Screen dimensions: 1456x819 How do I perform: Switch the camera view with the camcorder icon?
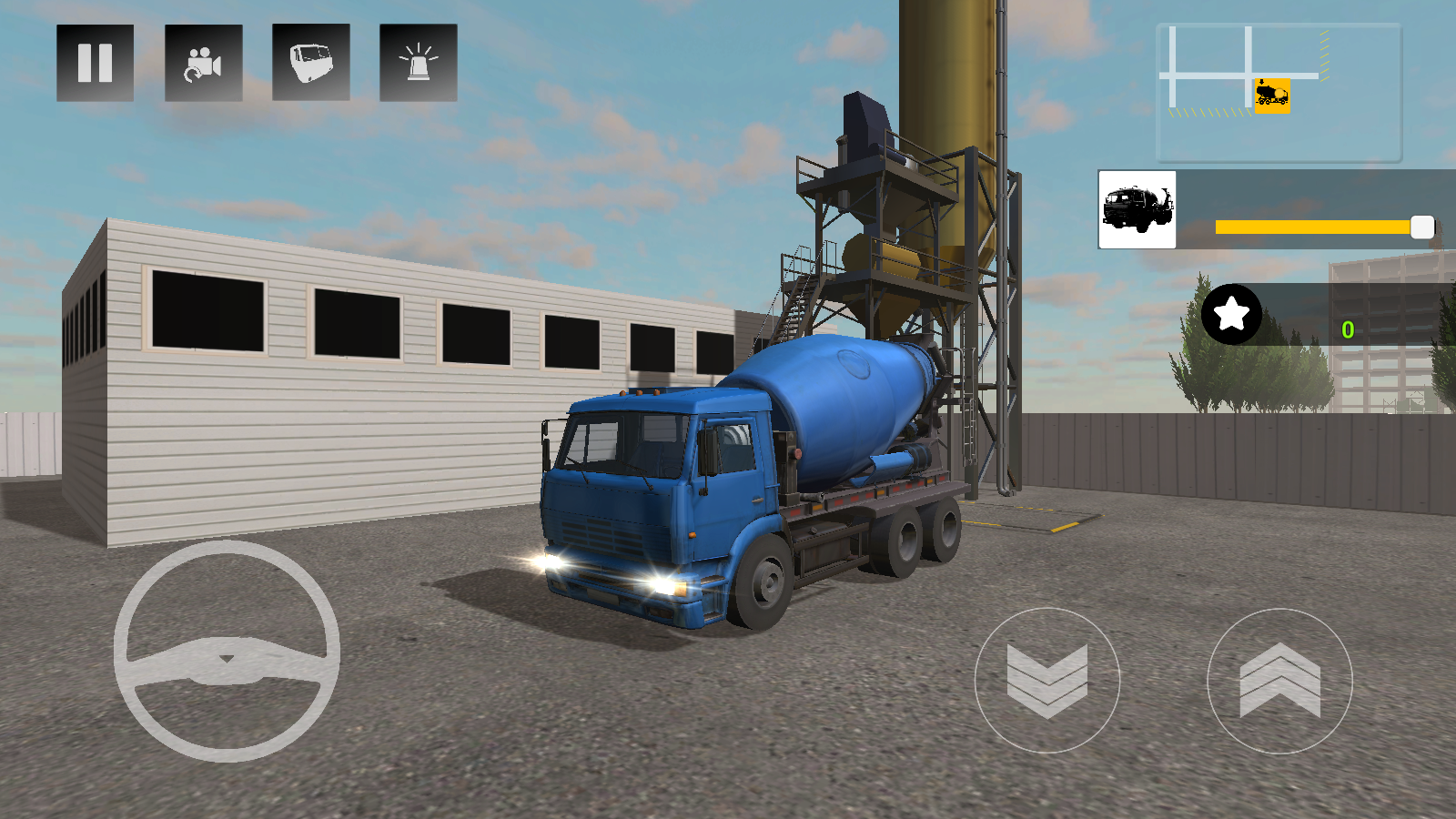202,62
